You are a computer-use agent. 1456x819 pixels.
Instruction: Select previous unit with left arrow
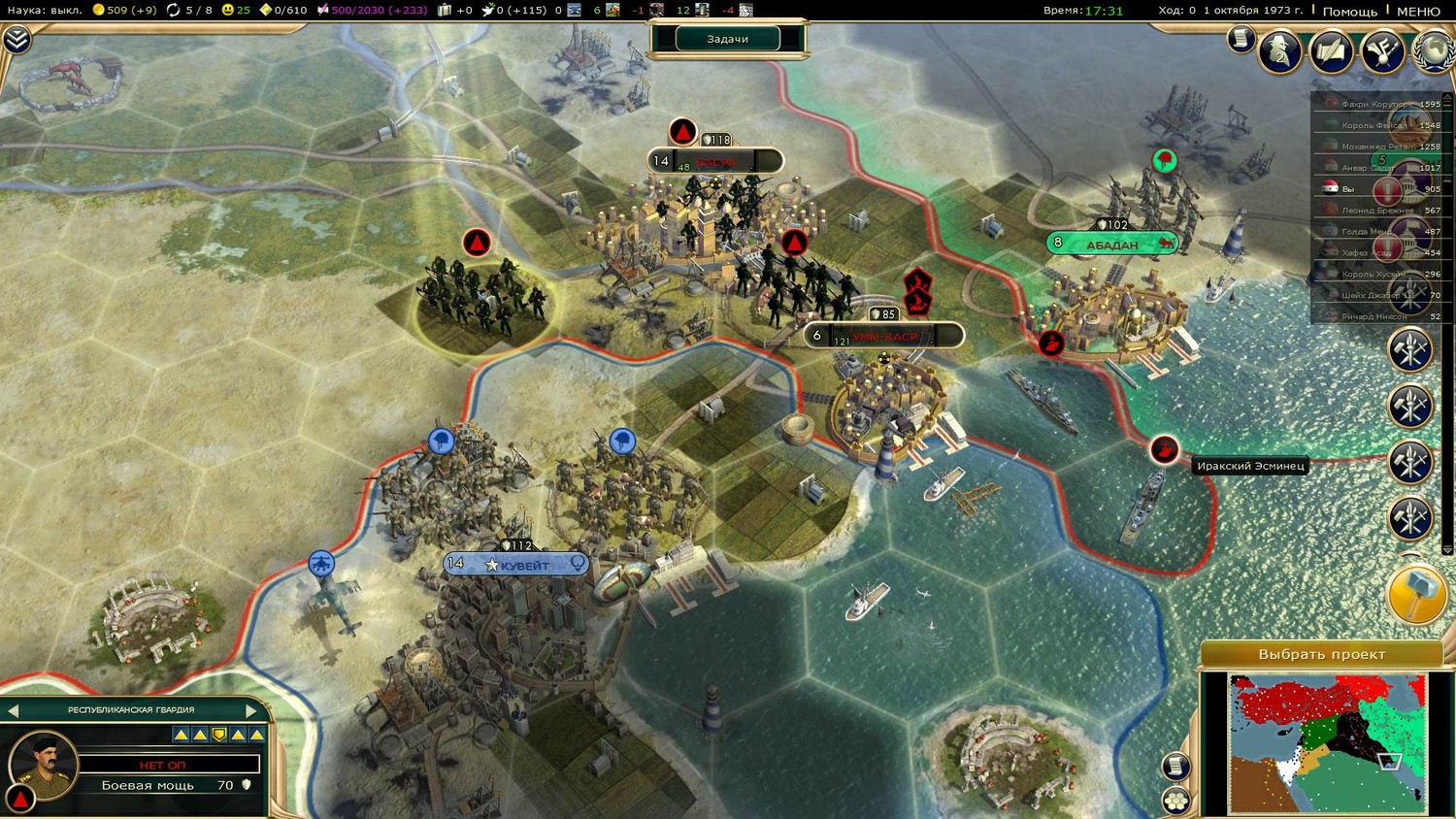coord(14,710)
